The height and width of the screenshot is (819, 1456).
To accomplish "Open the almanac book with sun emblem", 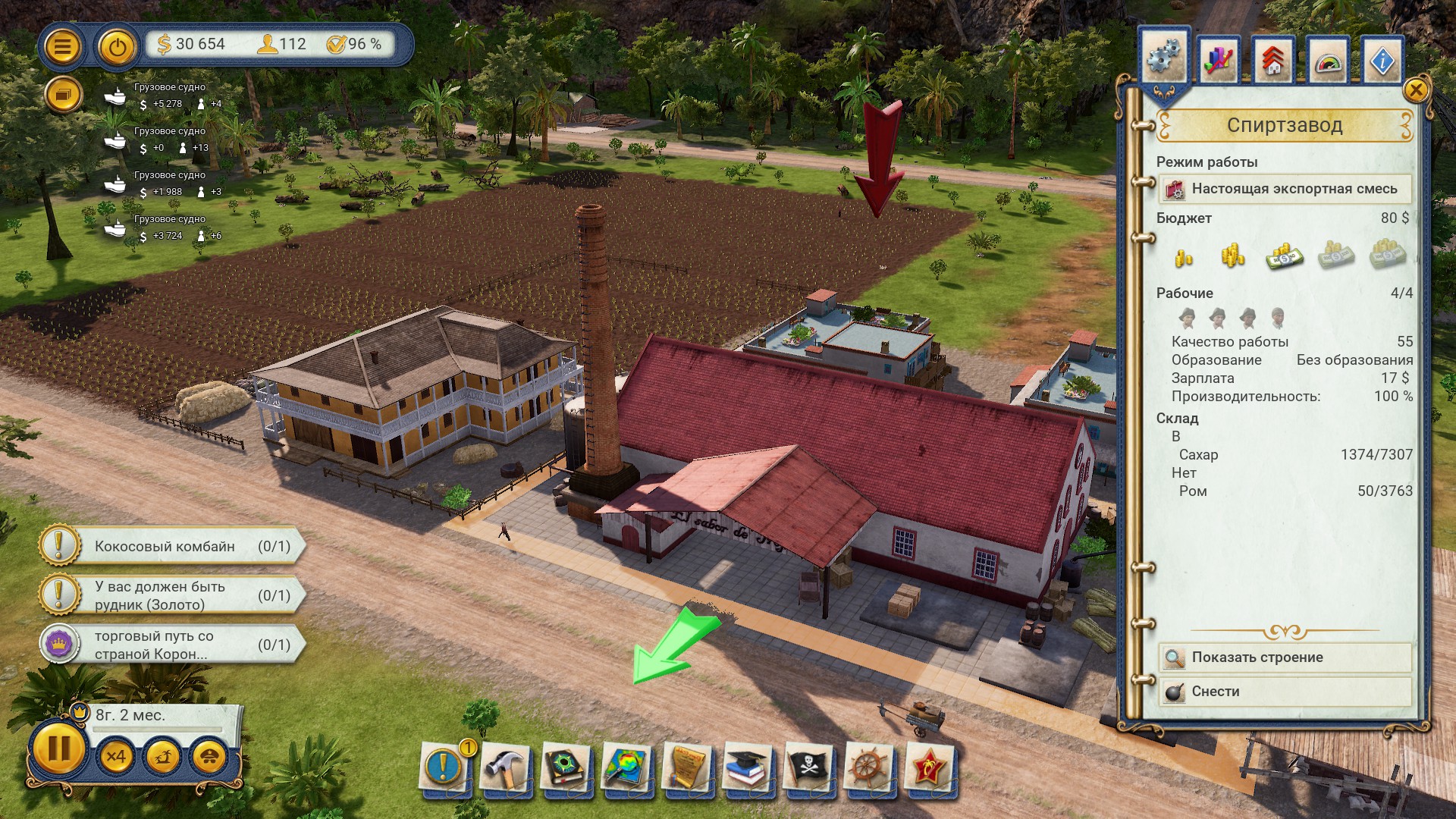I will [x=565, y=767].
